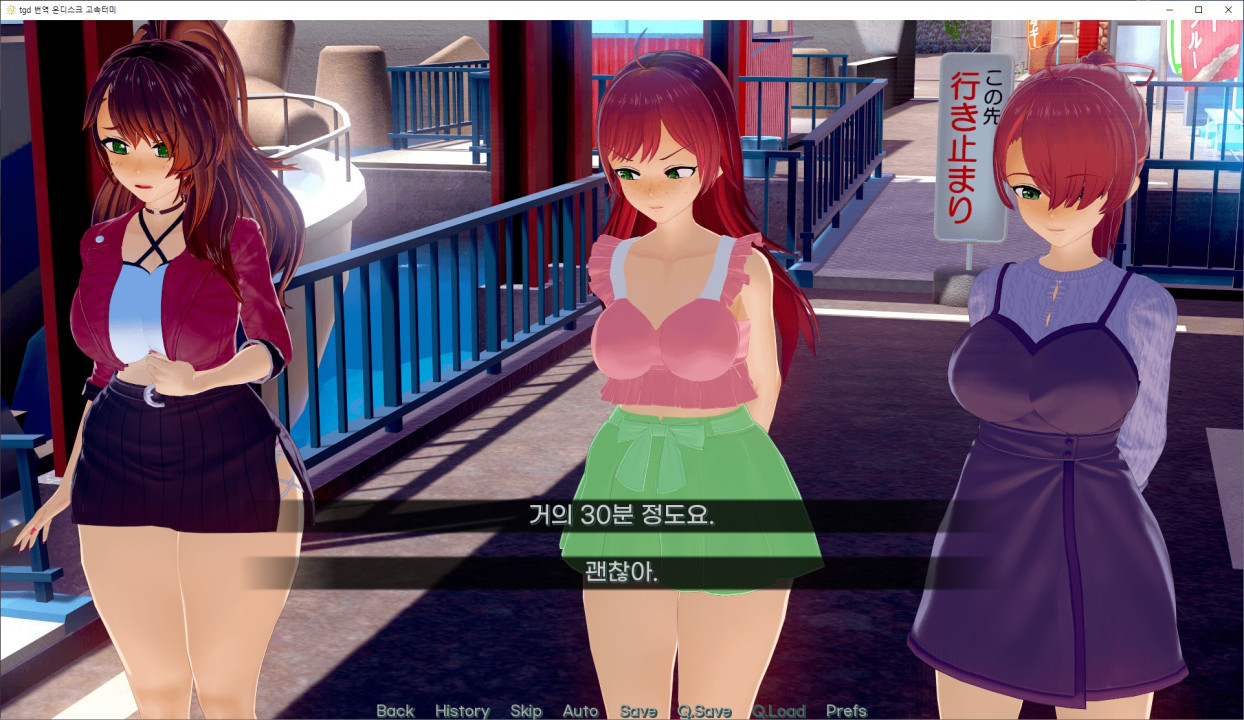
Task: Open the Prefs settings
Action: tap(846, 711)
